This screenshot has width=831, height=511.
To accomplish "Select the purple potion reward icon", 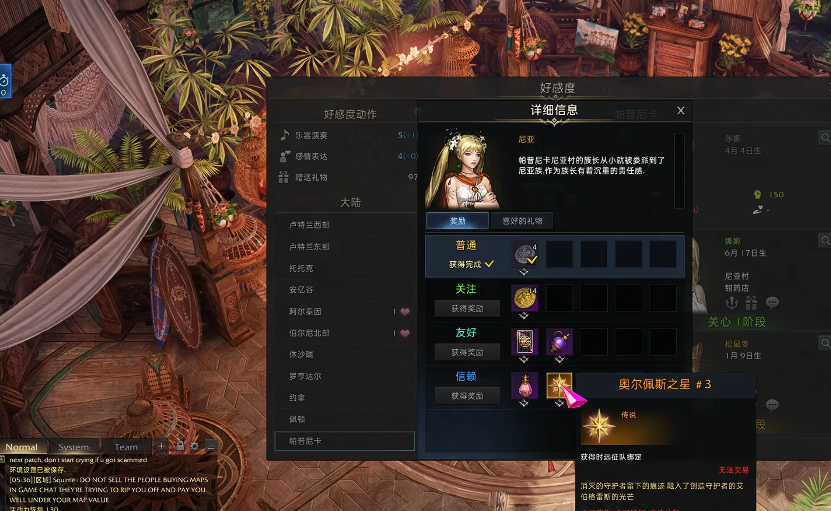I will 559,342.
